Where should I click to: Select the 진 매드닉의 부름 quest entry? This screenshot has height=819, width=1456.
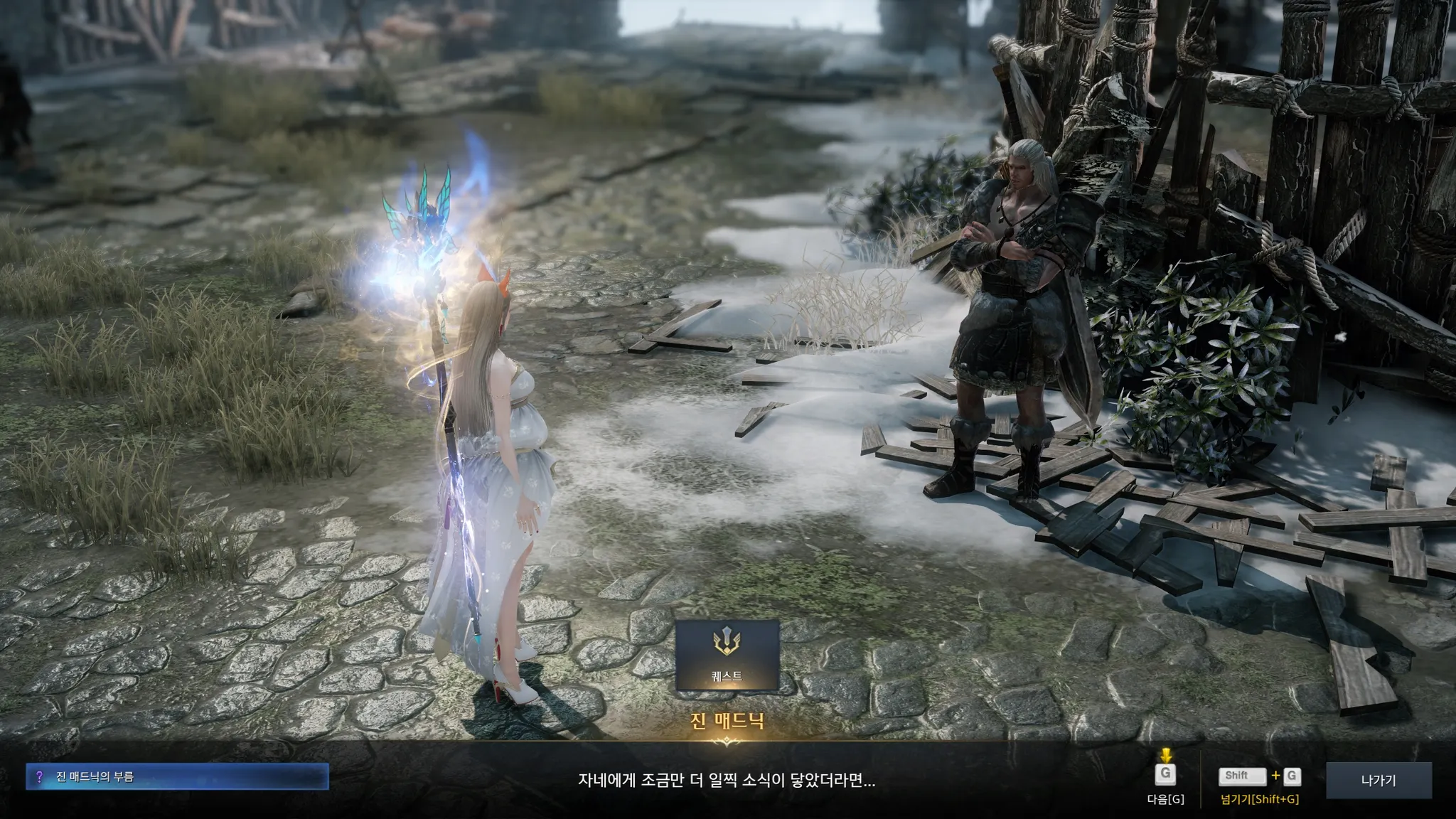coord(177,777)
